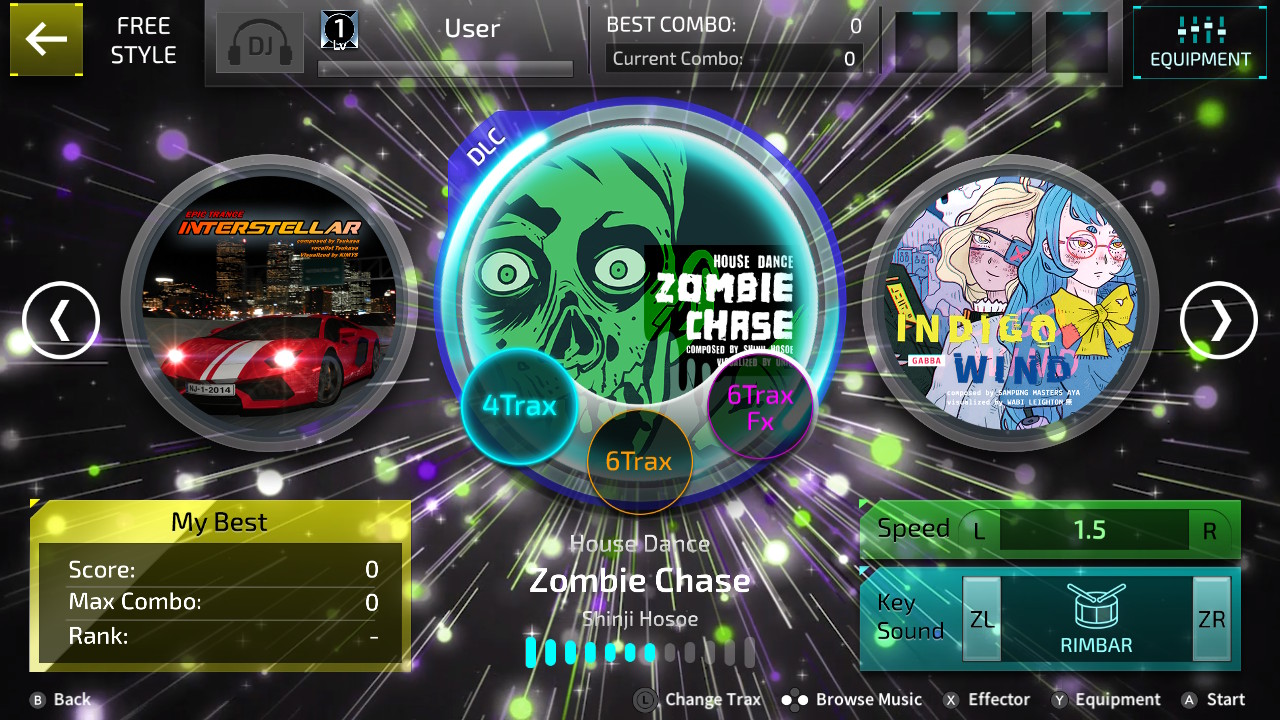Select the 6Trax mode
This screenshot has width=1280, height=720.
[x=640, y=461]
